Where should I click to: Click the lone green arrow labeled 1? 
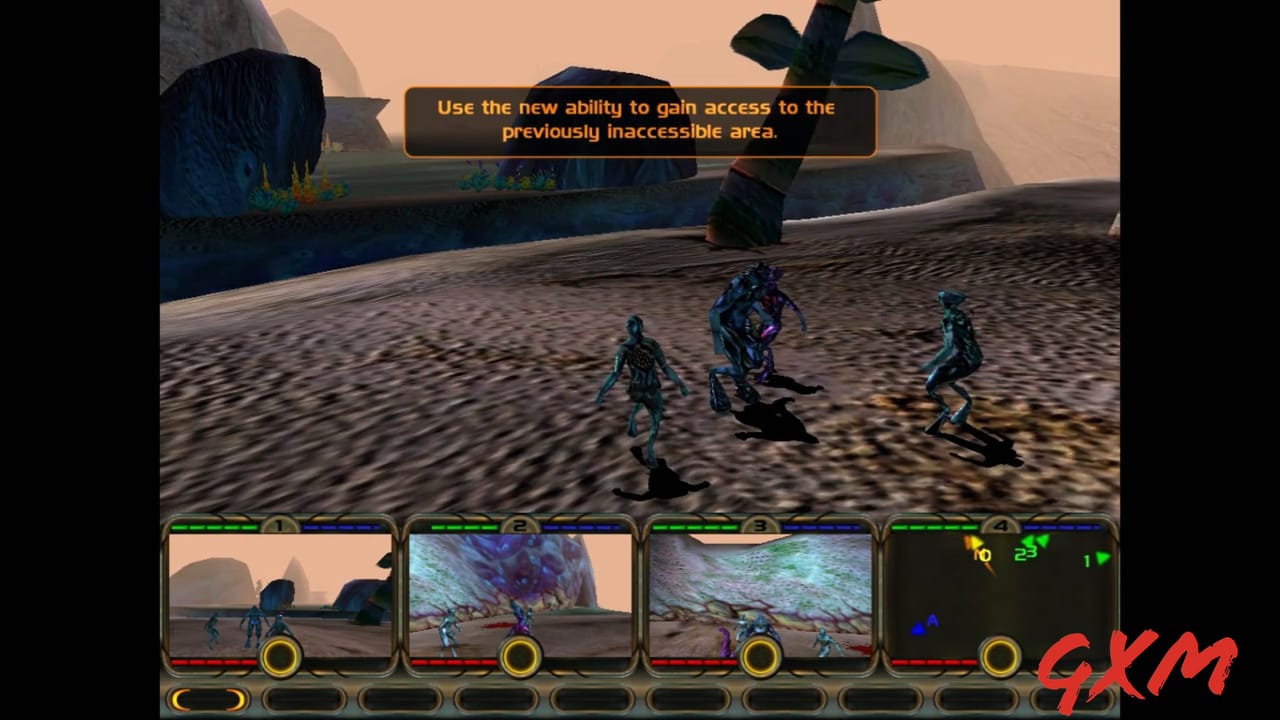(1091, 561)
